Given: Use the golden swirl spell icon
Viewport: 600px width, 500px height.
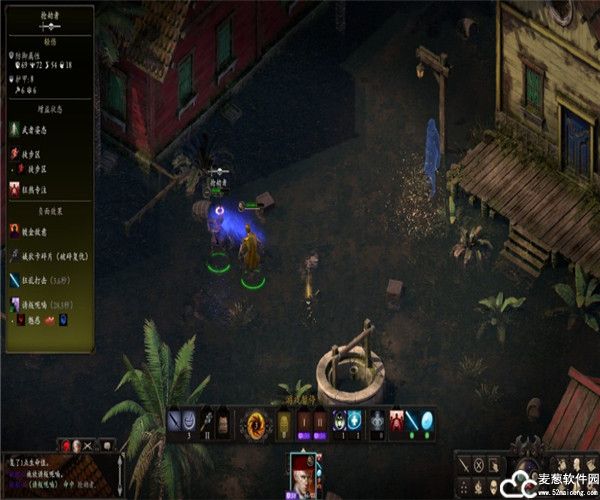Looking at the screenshot, I should point(255,421).
